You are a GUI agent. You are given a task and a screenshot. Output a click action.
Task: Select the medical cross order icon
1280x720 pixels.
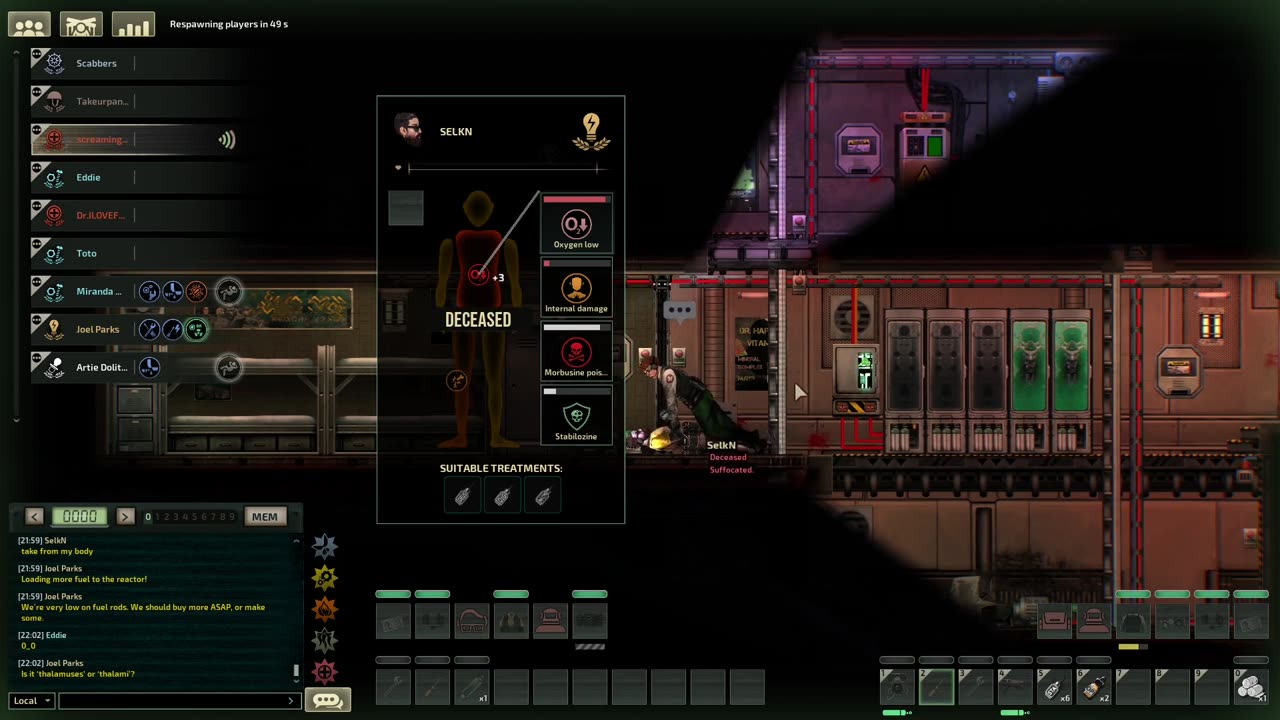tap(325, 671)
